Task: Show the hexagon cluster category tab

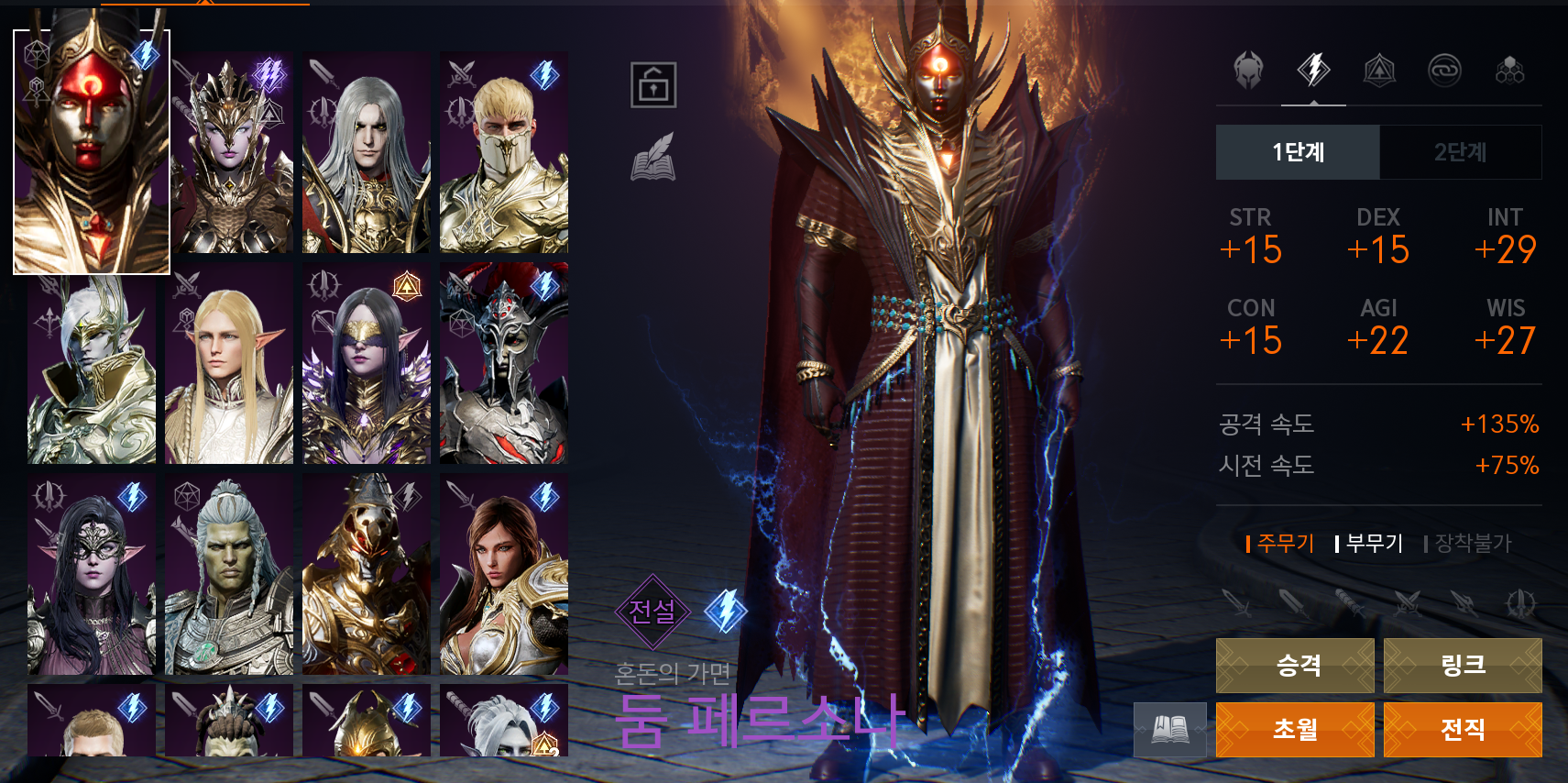Action: (x=1509, y=70)
